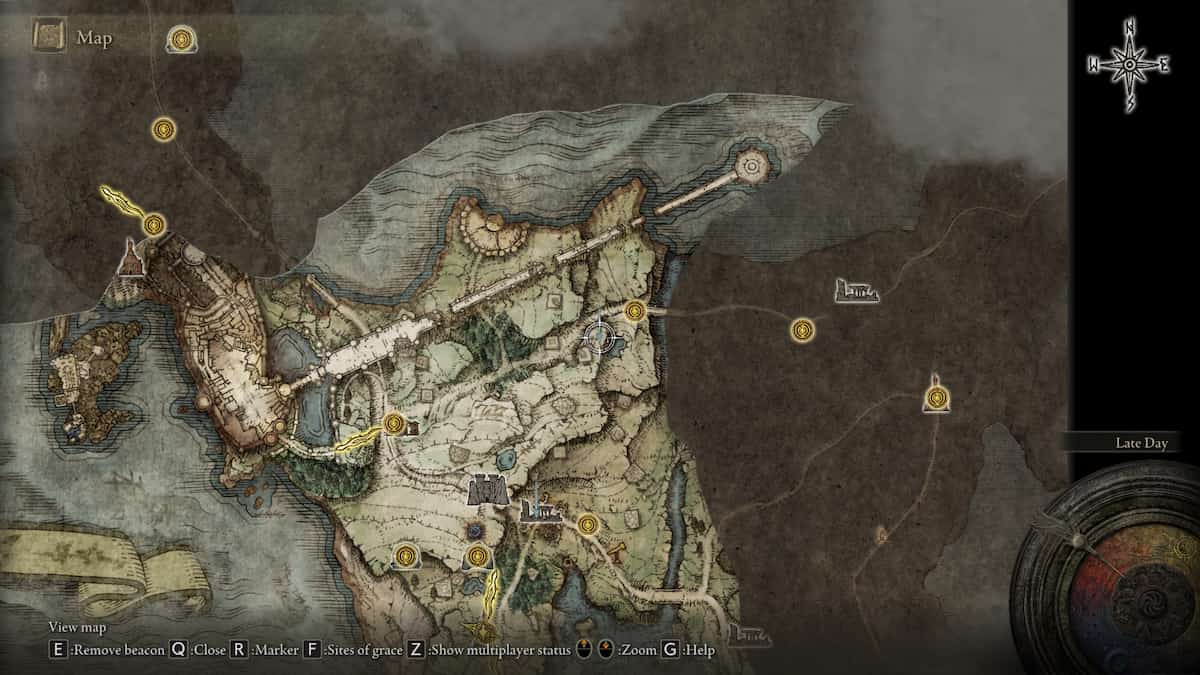Choose the church-shaped site of grace in the unexplored fog
The image size is (1200, 675).
click(x=936, y=398)
